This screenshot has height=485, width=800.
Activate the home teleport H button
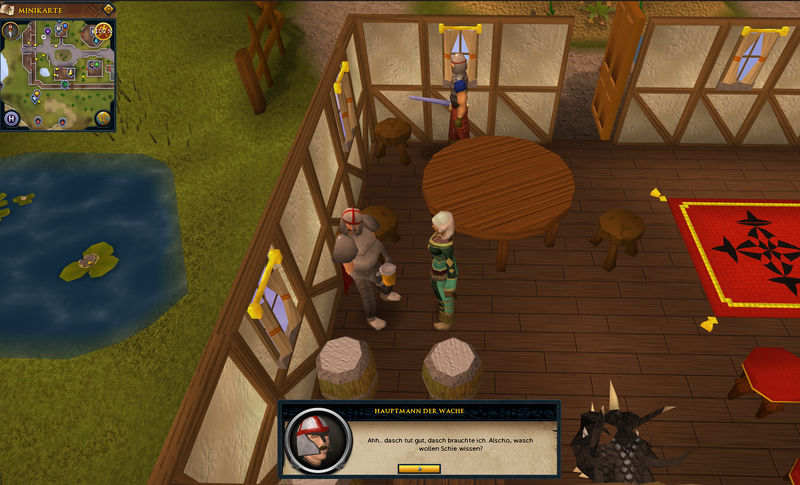coord(13,118)
